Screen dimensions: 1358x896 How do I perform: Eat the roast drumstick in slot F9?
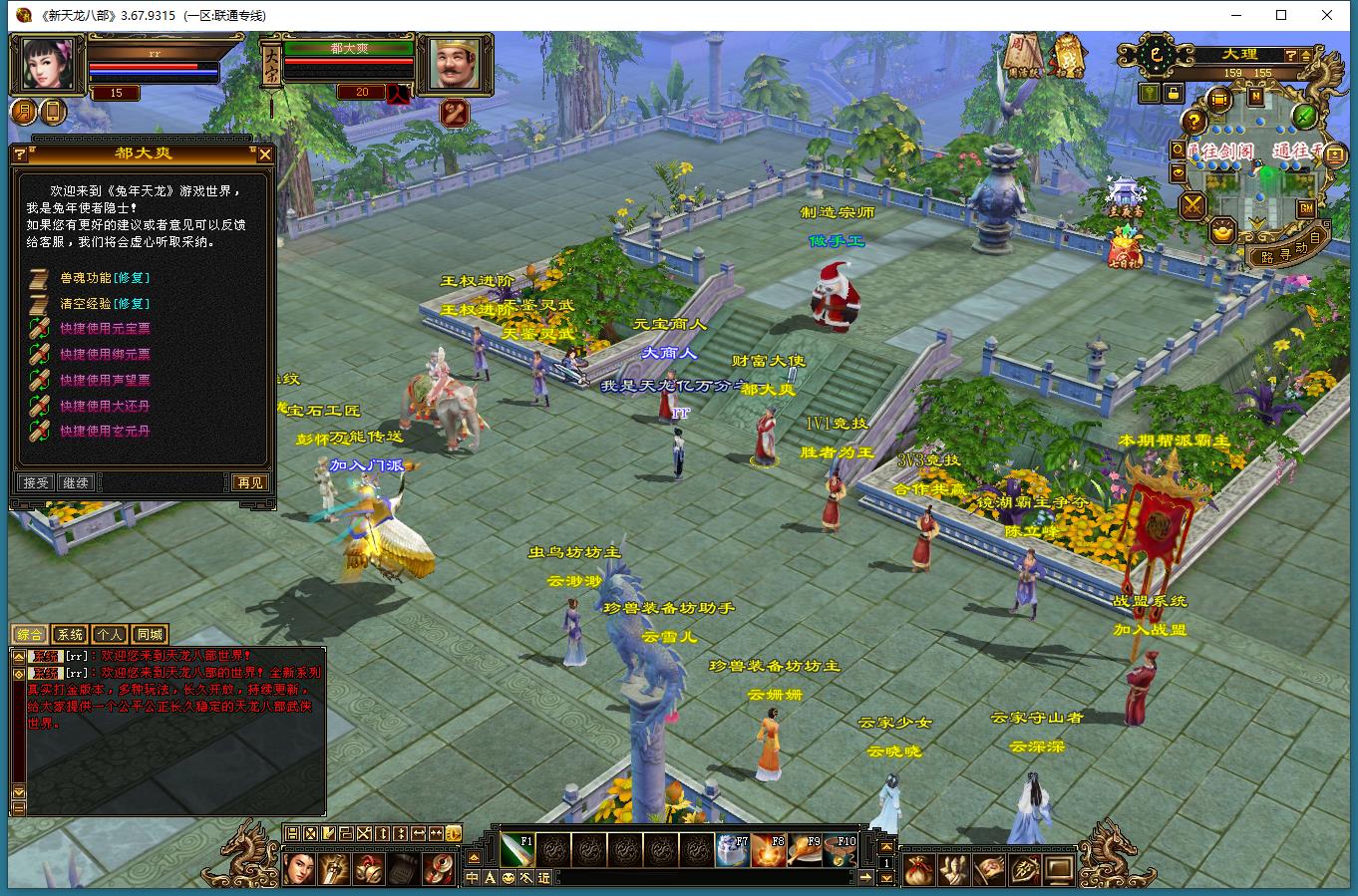click(804, 850)
